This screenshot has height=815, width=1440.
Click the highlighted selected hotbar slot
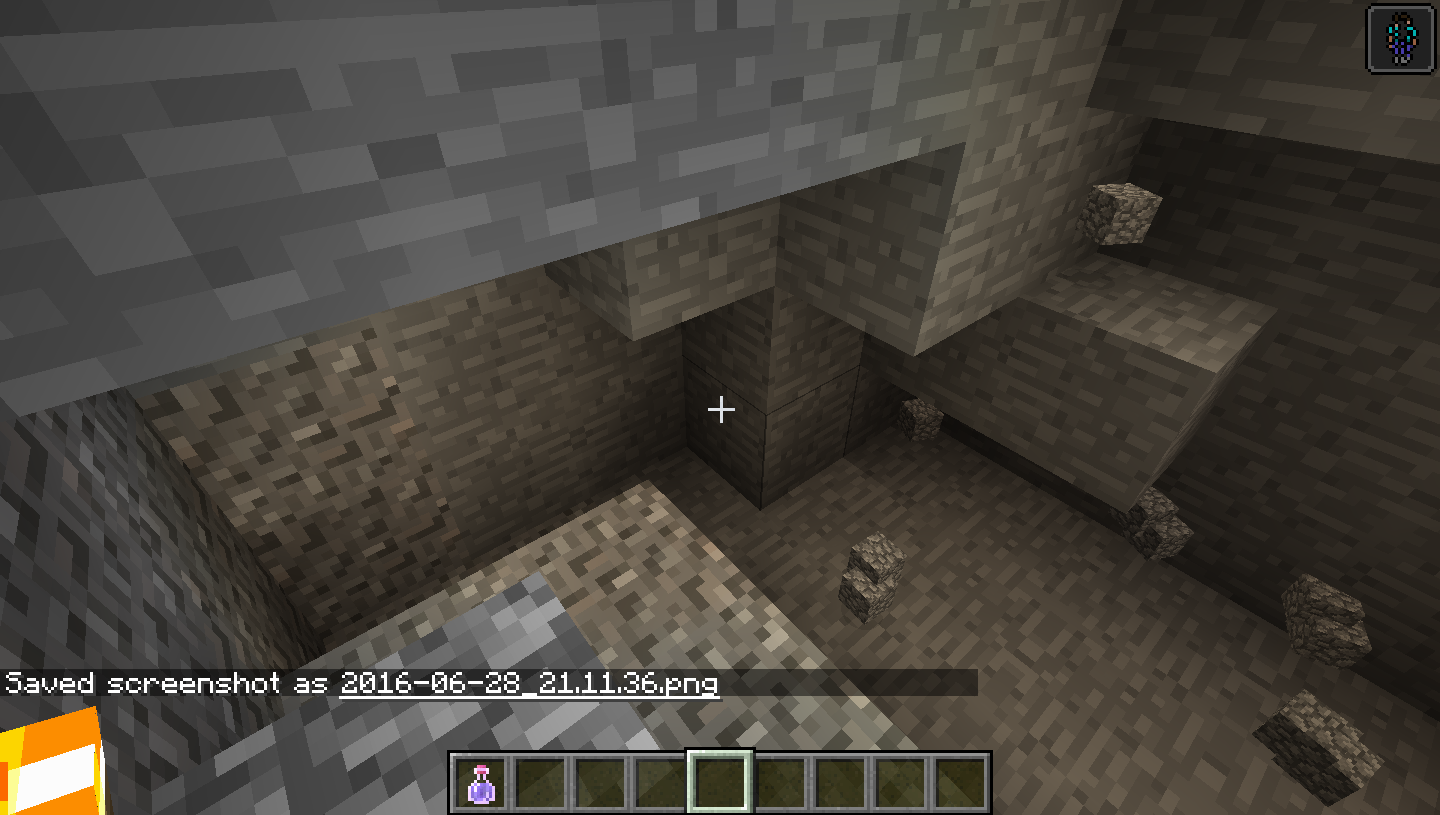[720, 781]
